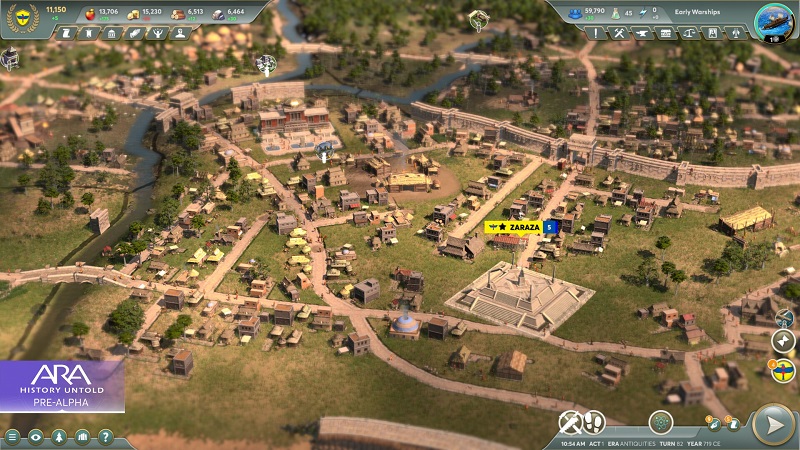Click the white building marker over the city

pyautogui.click(x=266, y=64)
